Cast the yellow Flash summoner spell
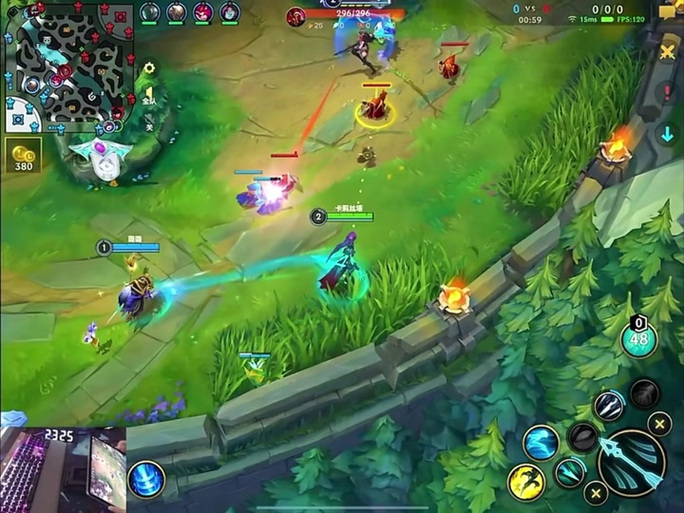Screen dimensions: 684x513 (526, 482)
